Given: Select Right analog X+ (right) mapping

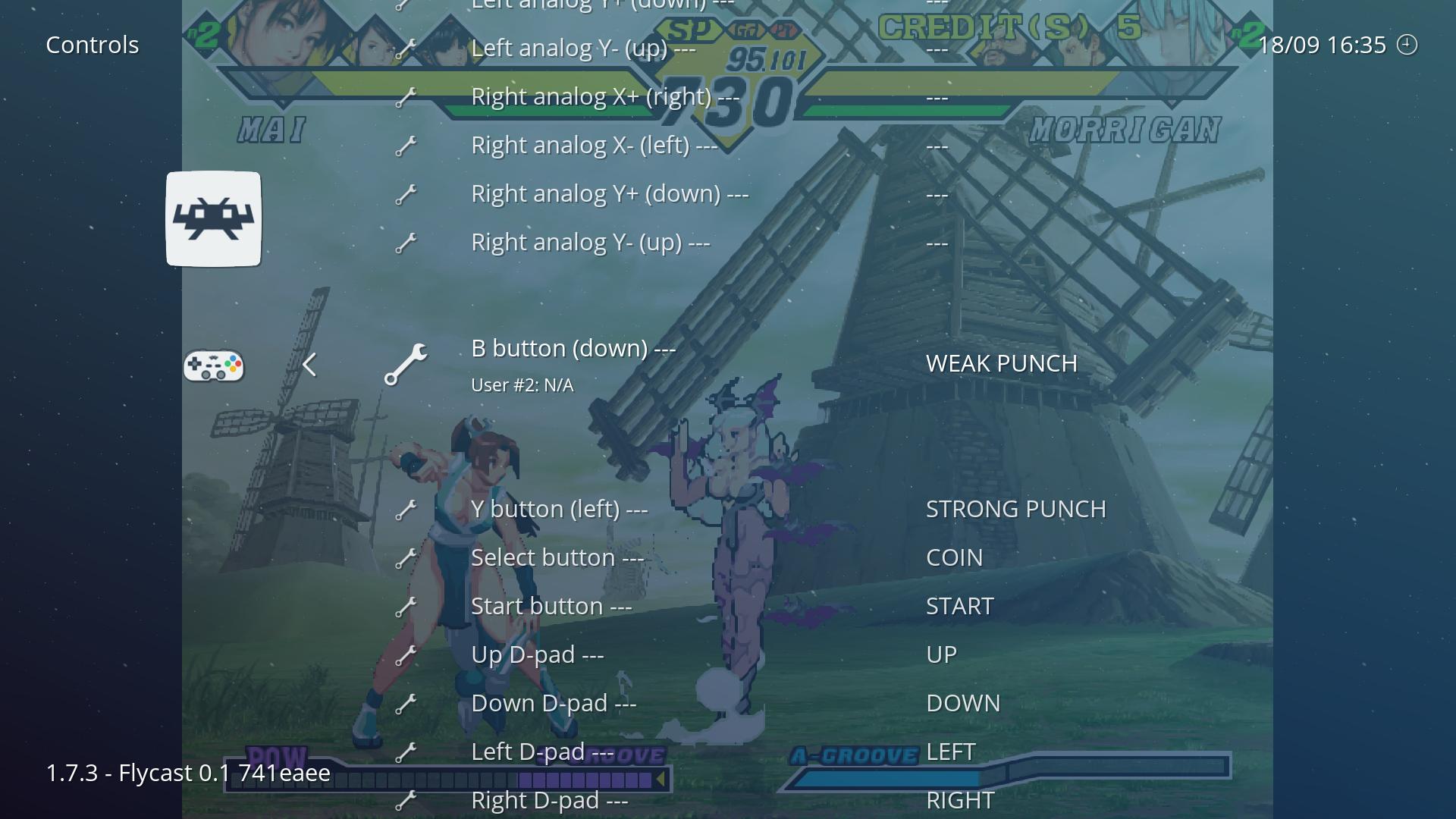Looking at the screenshot, I should click(604, 97).
